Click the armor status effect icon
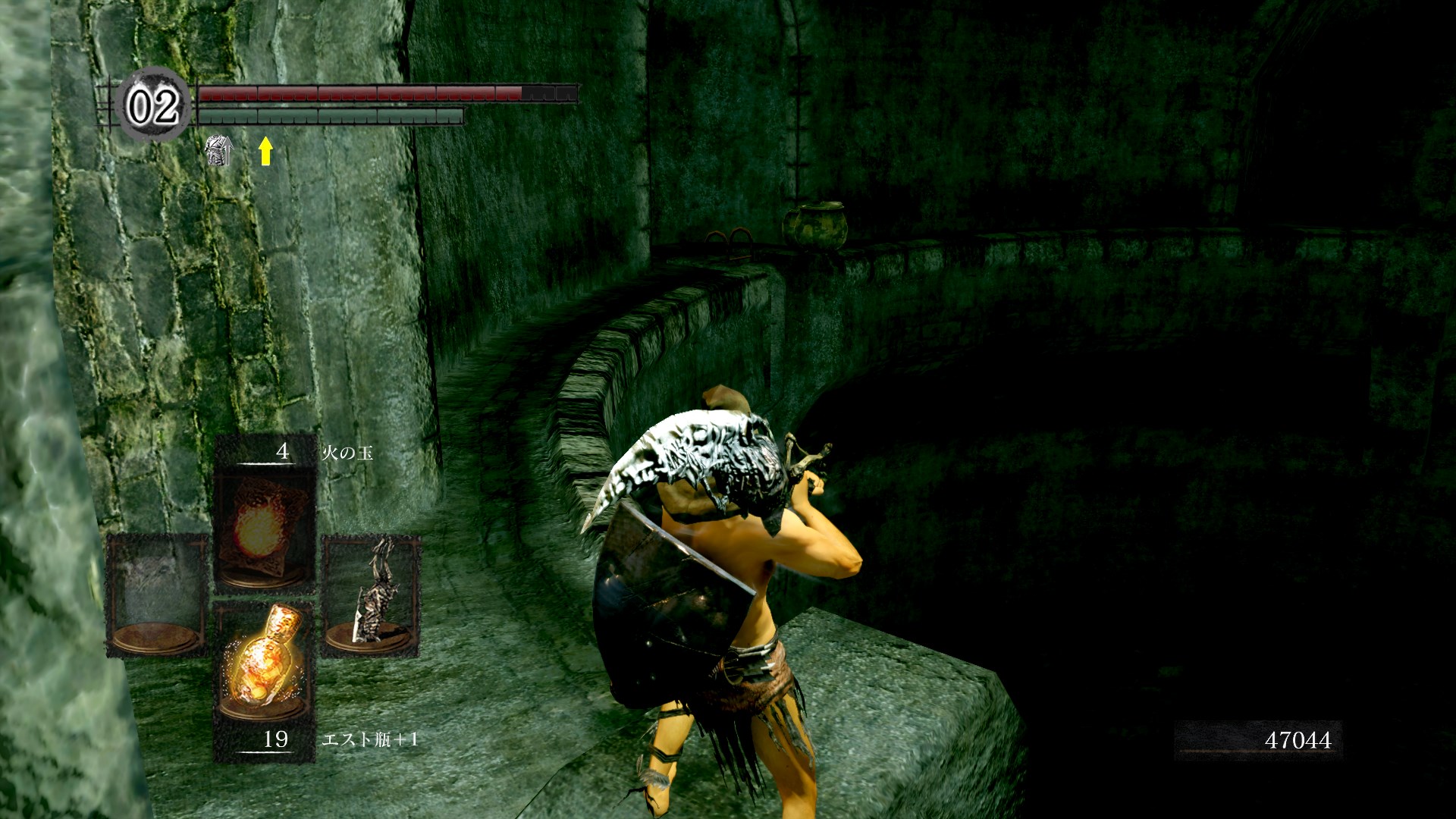This screenshot has width=1456, height=819. point(219,150)
